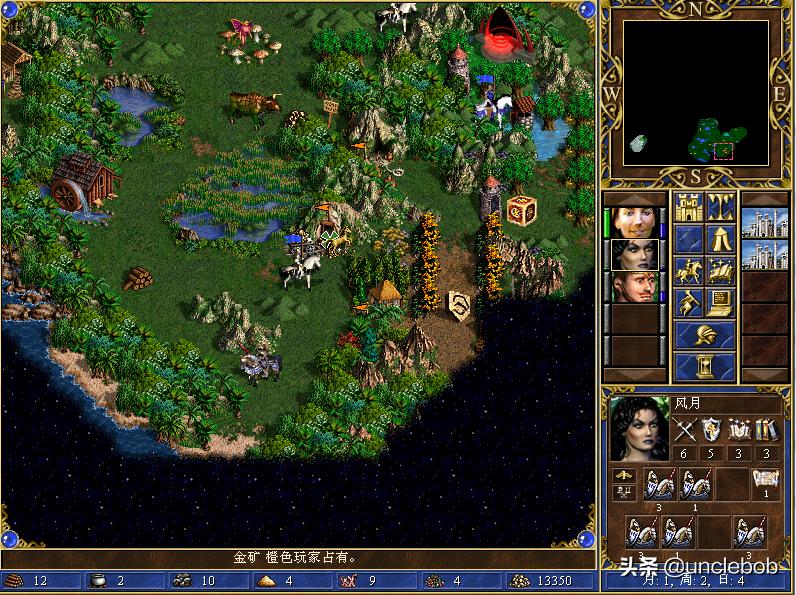Screen dimensions: 796x595
Task: Select next hero with the helmet button
Action: pyautogui.click(x=705, y=334)
